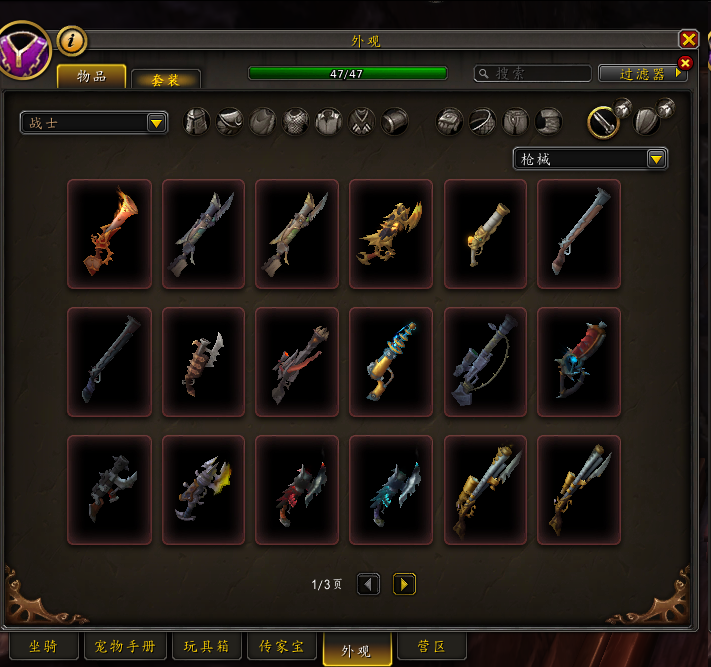Viewport: 711px width, 667px height.
Task: Switch to the 套装 sets tab
Action: [x=166, y=79]
